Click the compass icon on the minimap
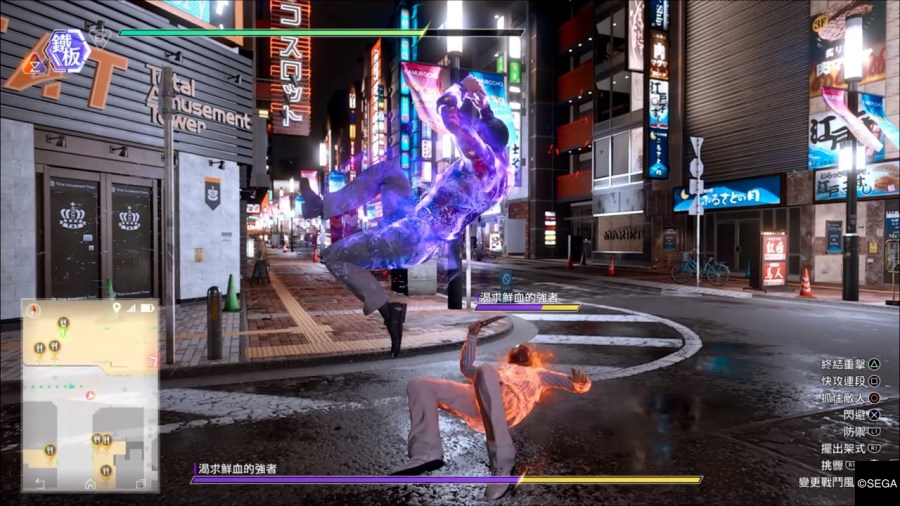Viewport: 900px width, 506px height. click(x=32, y=311)
